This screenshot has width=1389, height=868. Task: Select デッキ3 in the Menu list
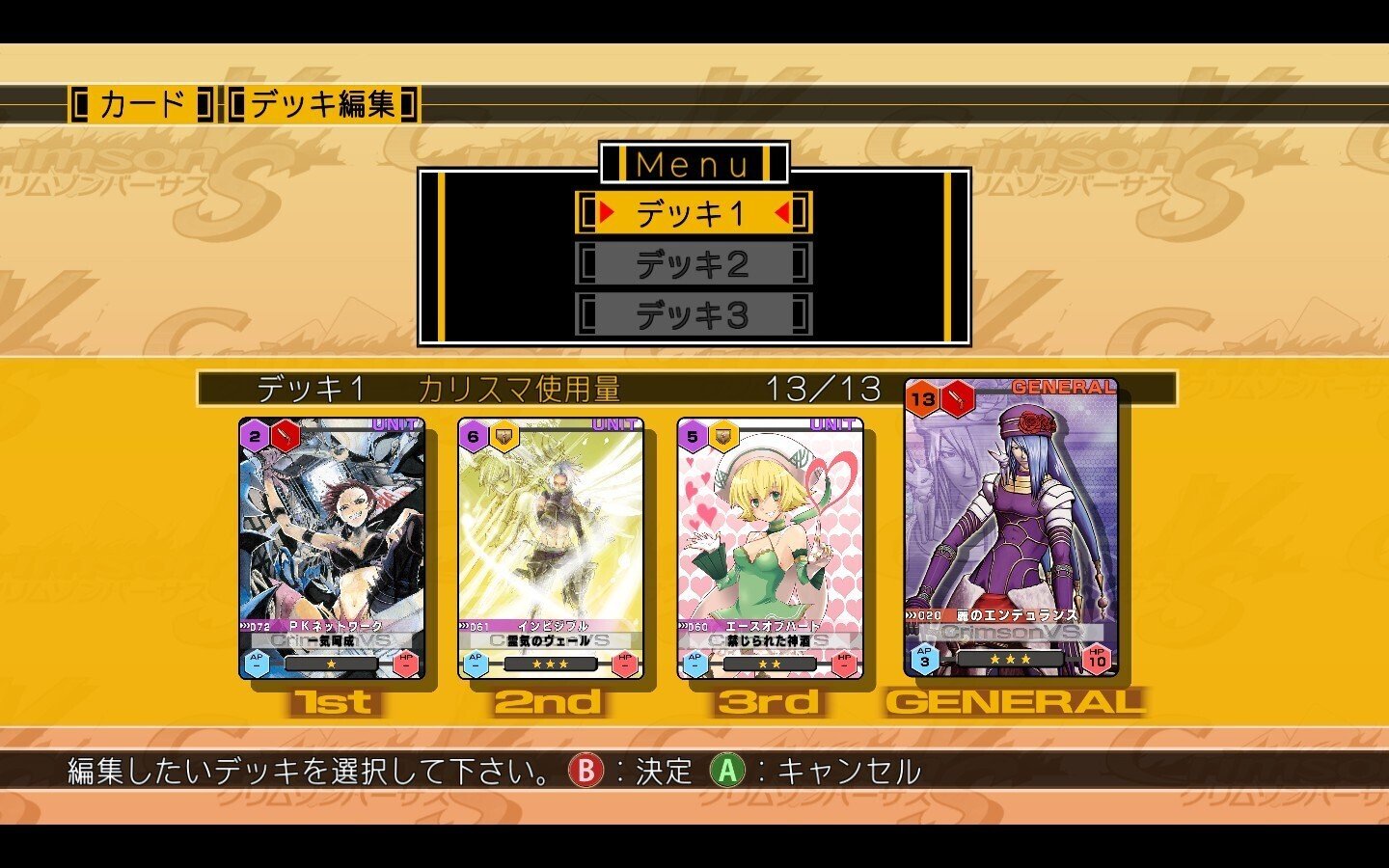[x=693, y=312]
